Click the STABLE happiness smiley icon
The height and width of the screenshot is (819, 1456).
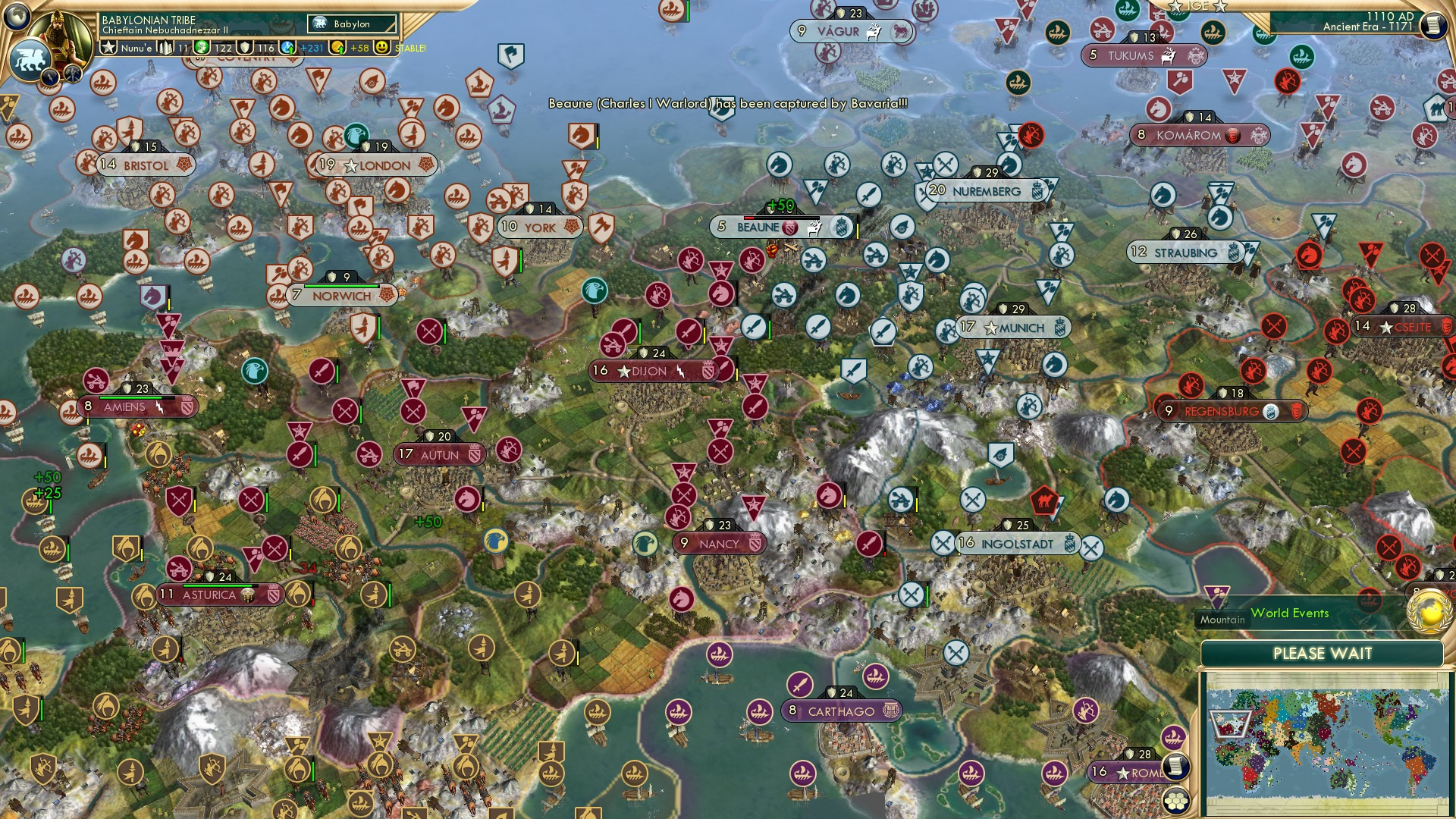pyautogui.click(x=381, y=49)
